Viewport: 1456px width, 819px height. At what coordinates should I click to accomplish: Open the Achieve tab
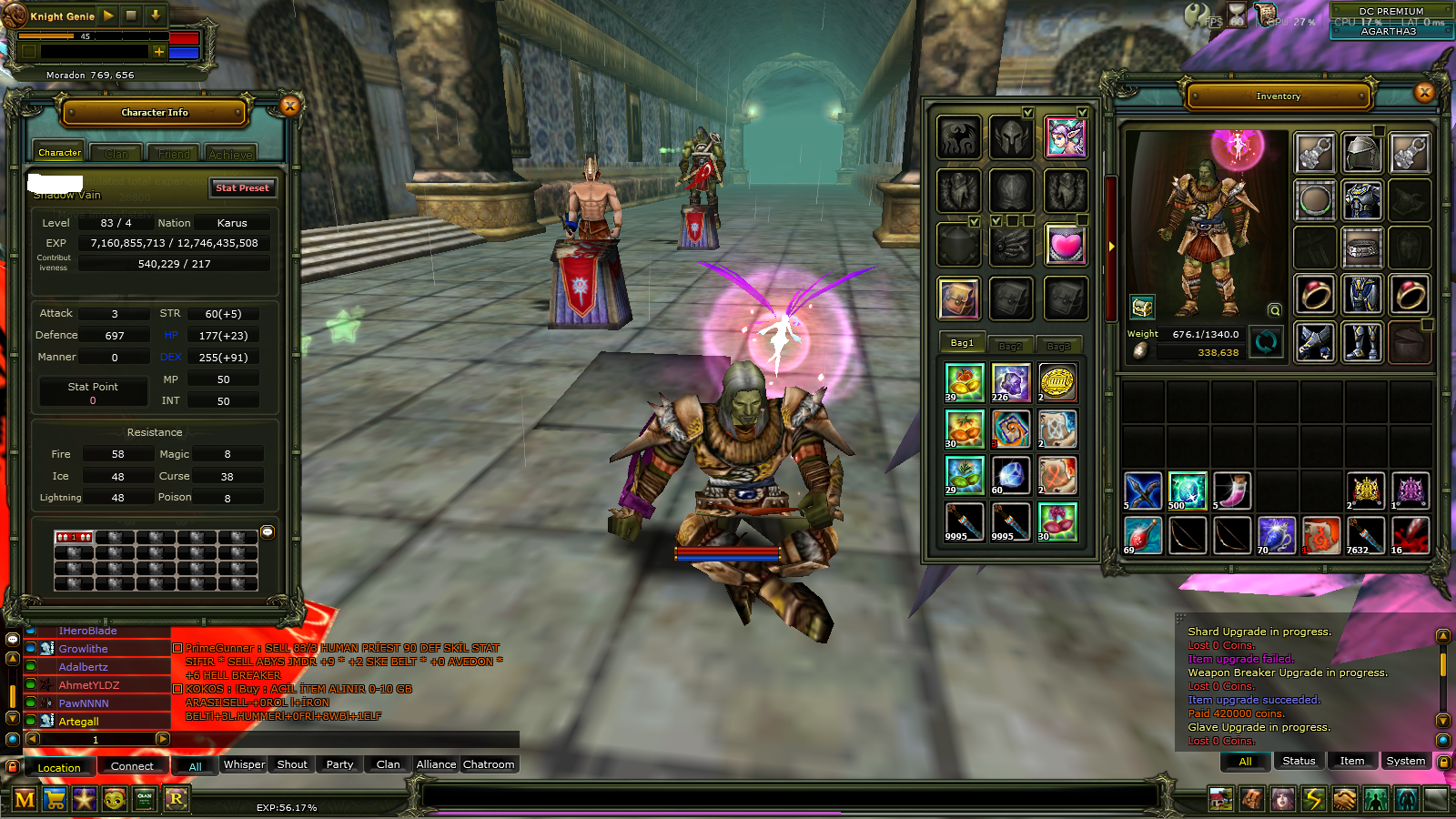230,154
